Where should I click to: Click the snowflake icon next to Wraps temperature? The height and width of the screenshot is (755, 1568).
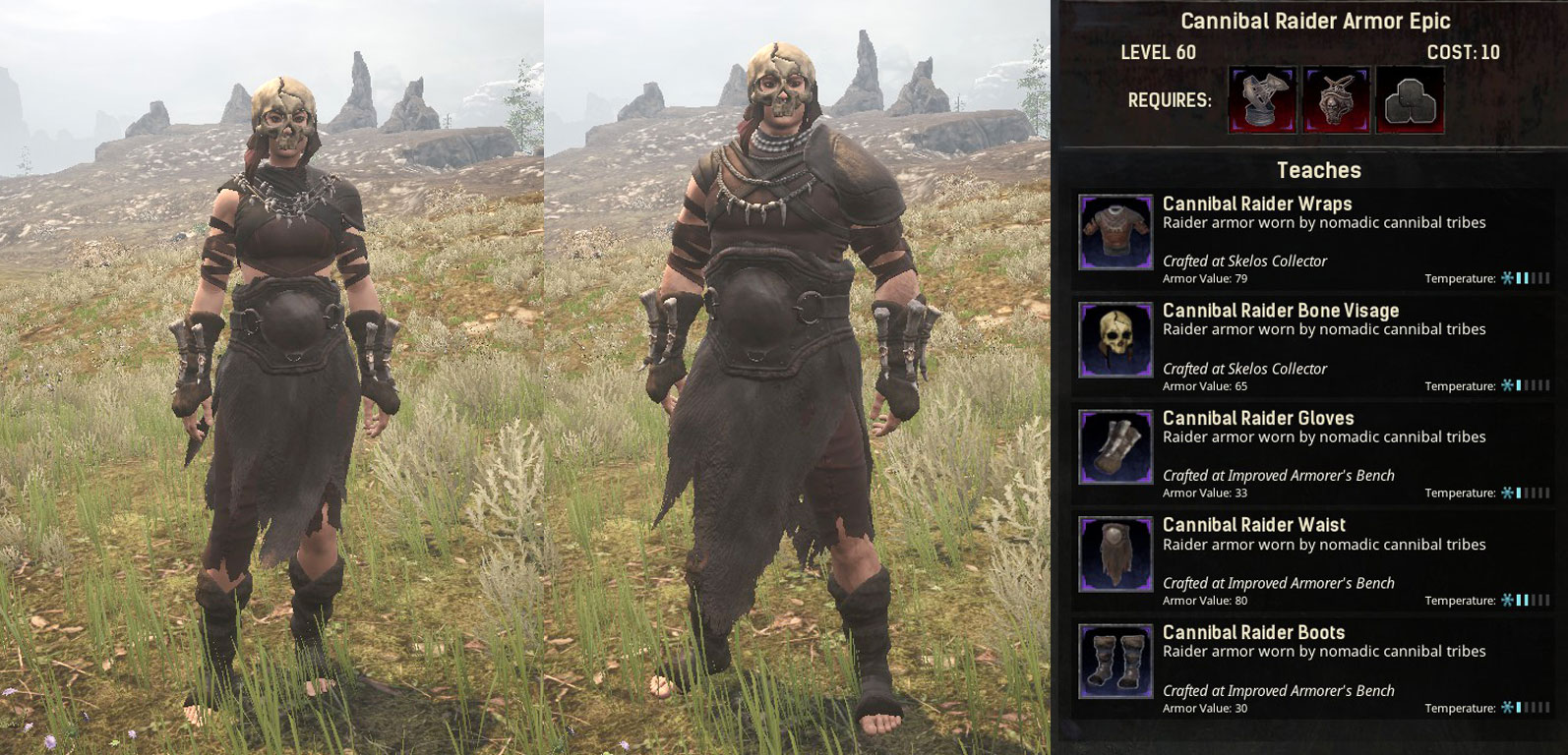point(1505,278)
